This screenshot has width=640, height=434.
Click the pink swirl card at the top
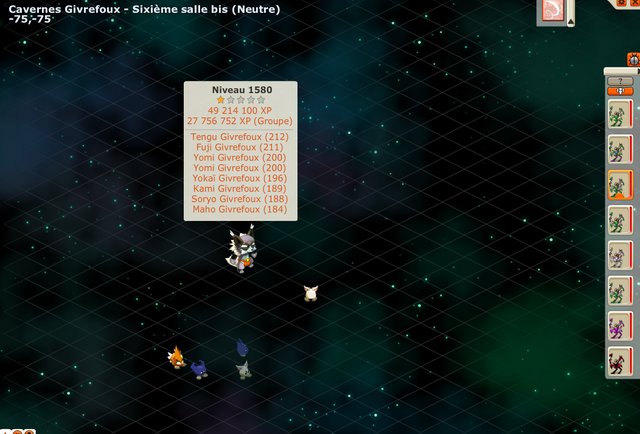552,11
